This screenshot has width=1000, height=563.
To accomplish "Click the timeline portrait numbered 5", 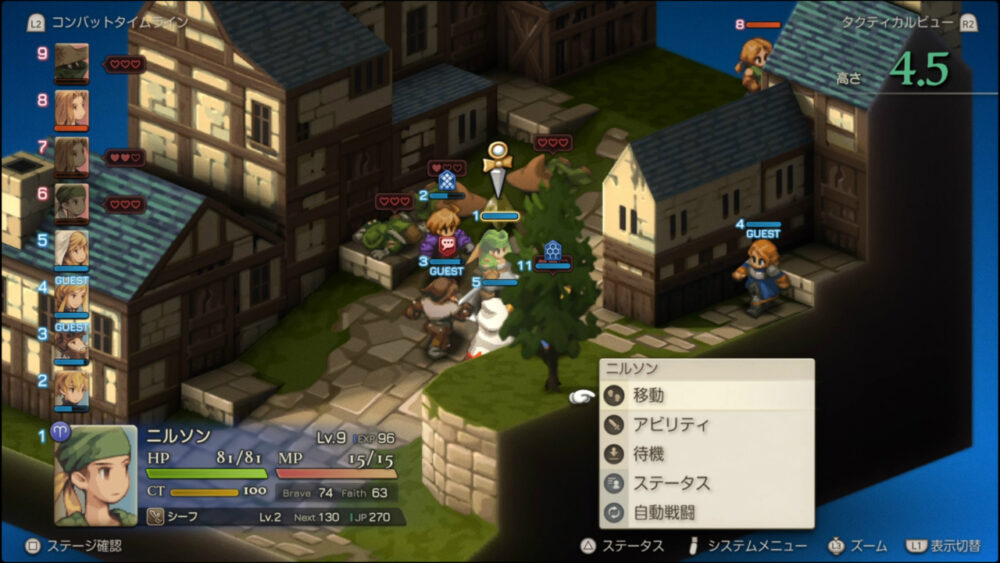I will (x=71, y=248).
